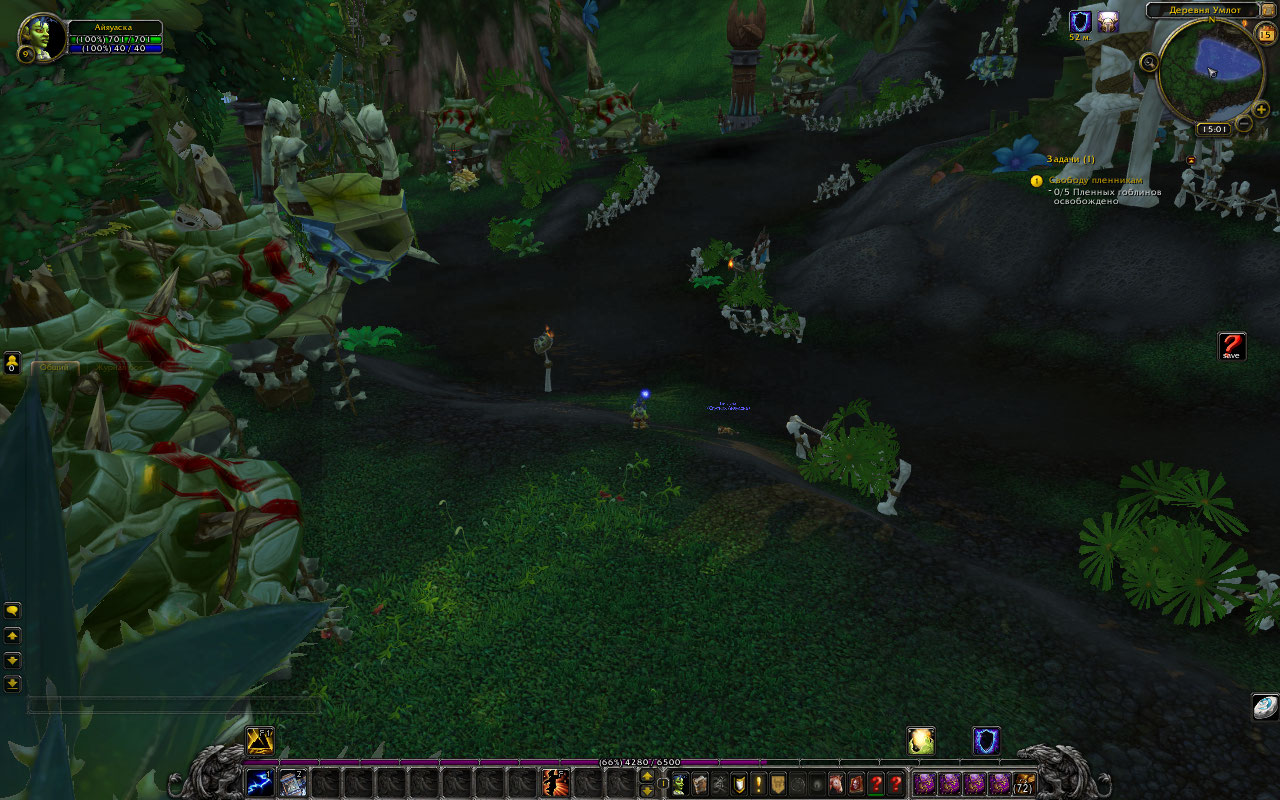
Task: Open the character info micro button
Action: (x=680, y=783)
